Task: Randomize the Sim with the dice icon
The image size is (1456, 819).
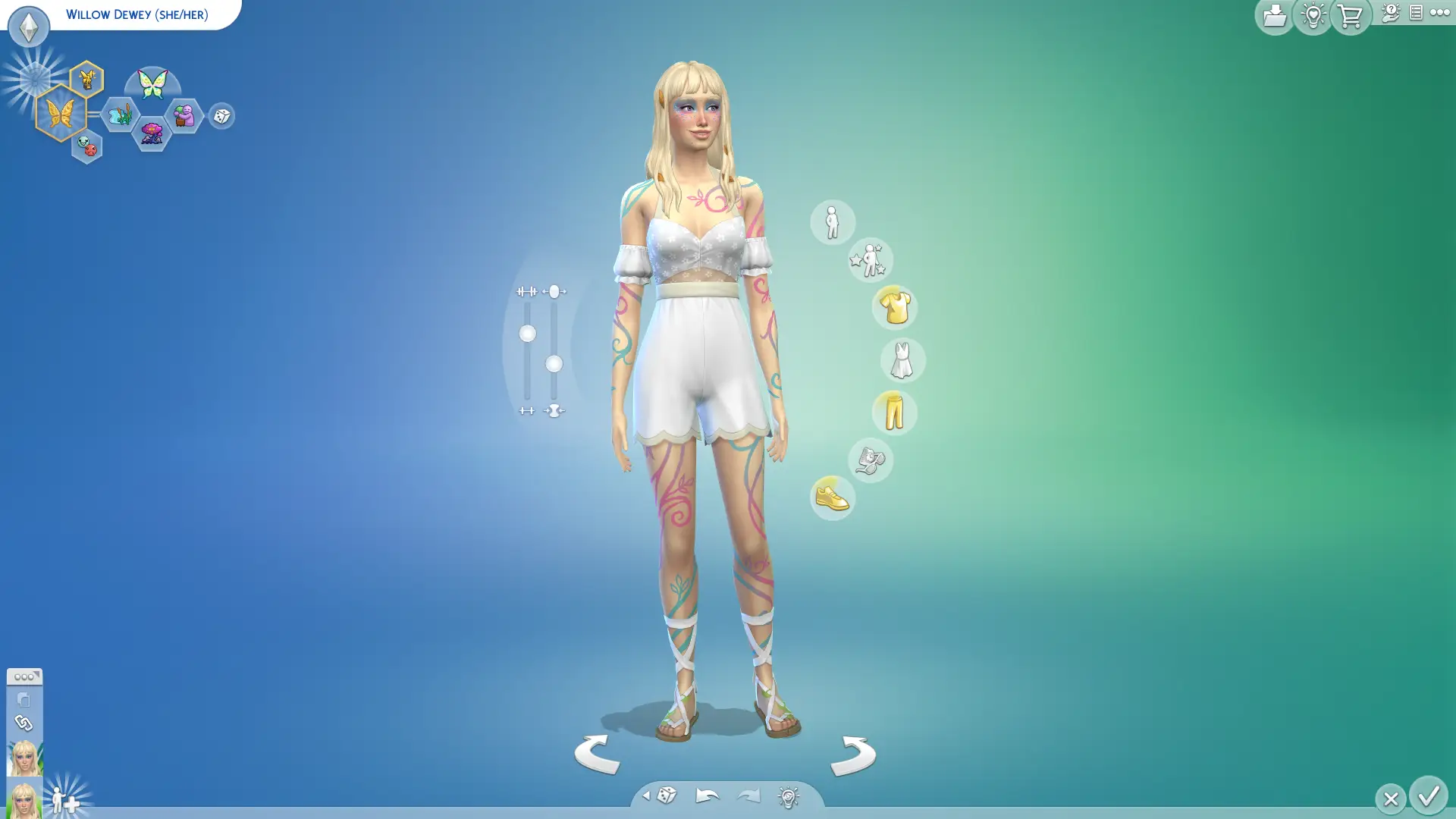Action: pos(667,795)
